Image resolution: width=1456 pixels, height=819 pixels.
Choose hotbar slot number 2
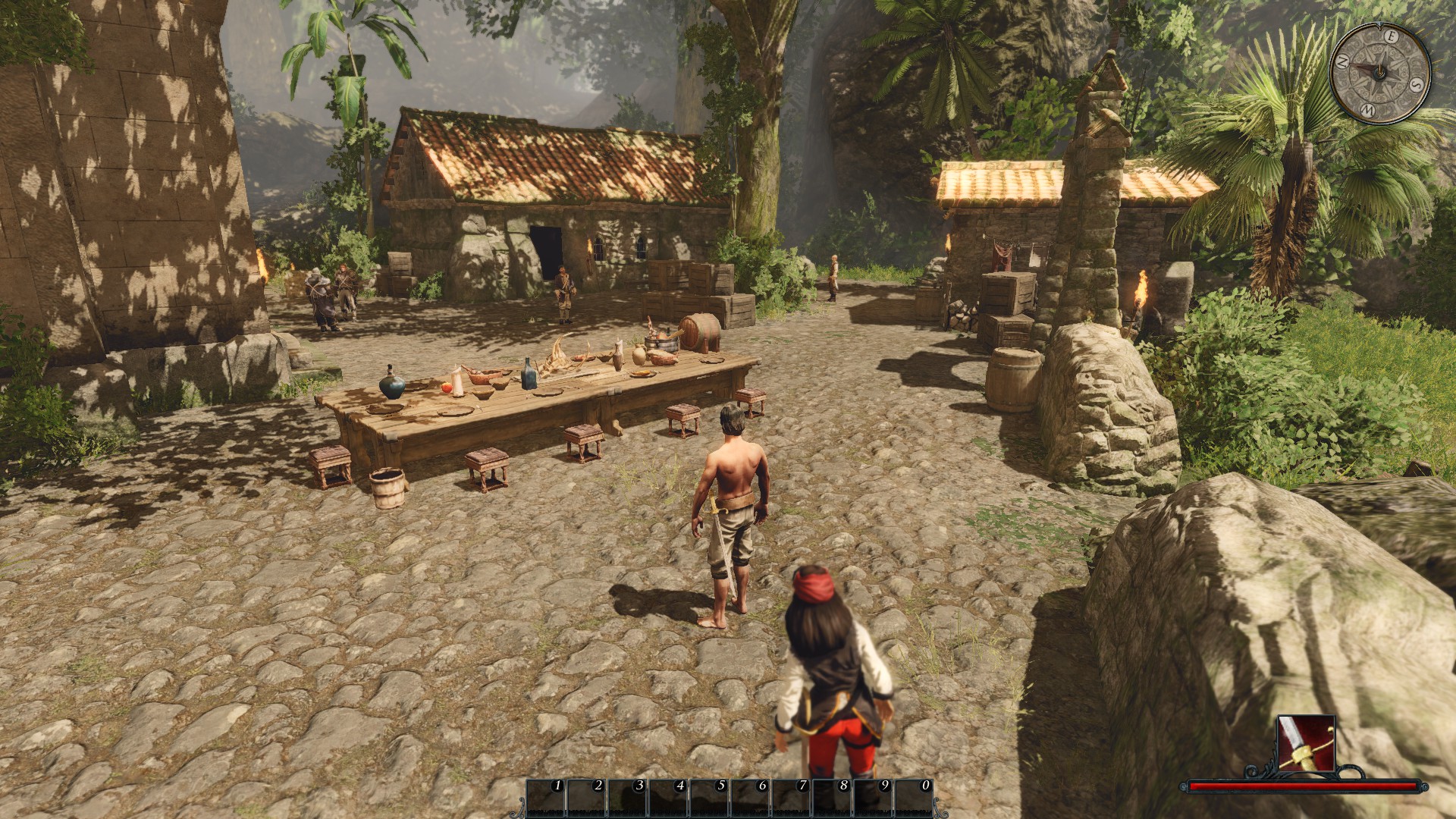(x=587, y=797)
